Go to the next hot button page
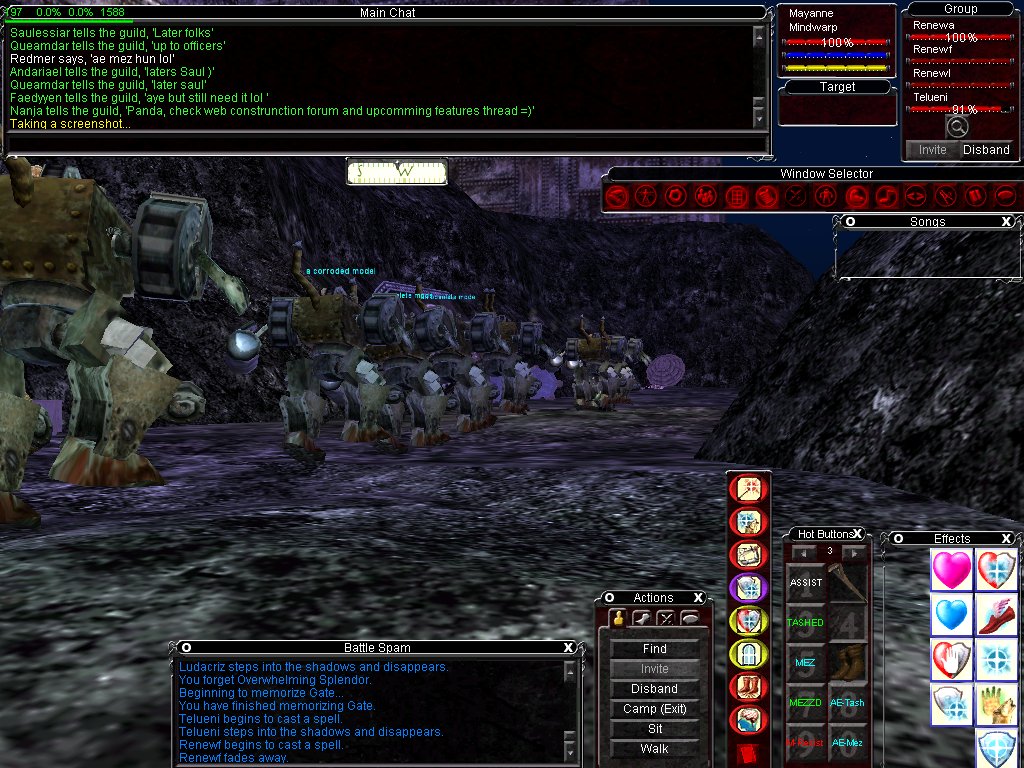This screenshot has width=1024, height=768. pos(854,552)
